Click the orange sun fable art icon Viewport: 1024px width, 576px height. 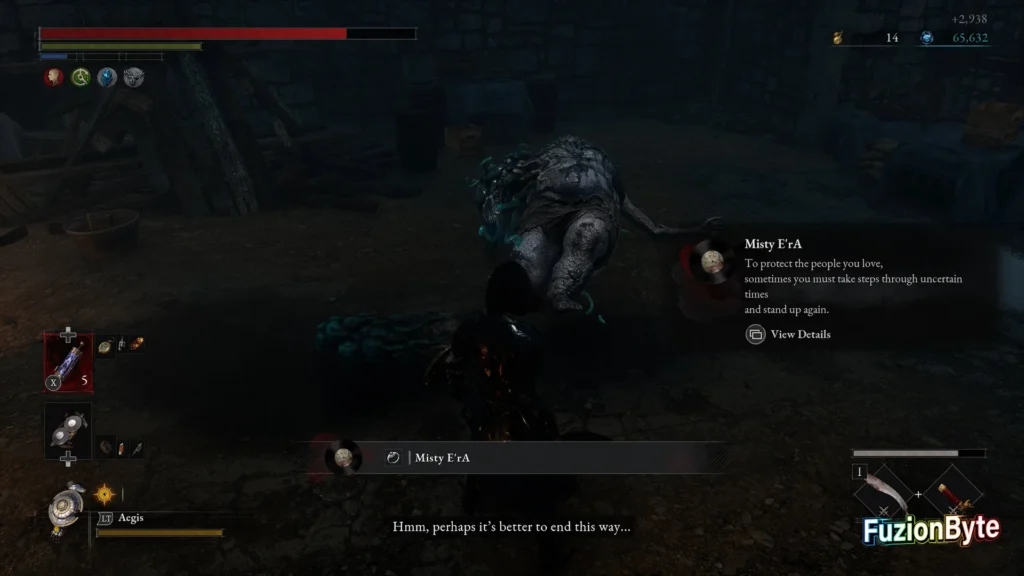pyautogui.click(x=105, y=493)
